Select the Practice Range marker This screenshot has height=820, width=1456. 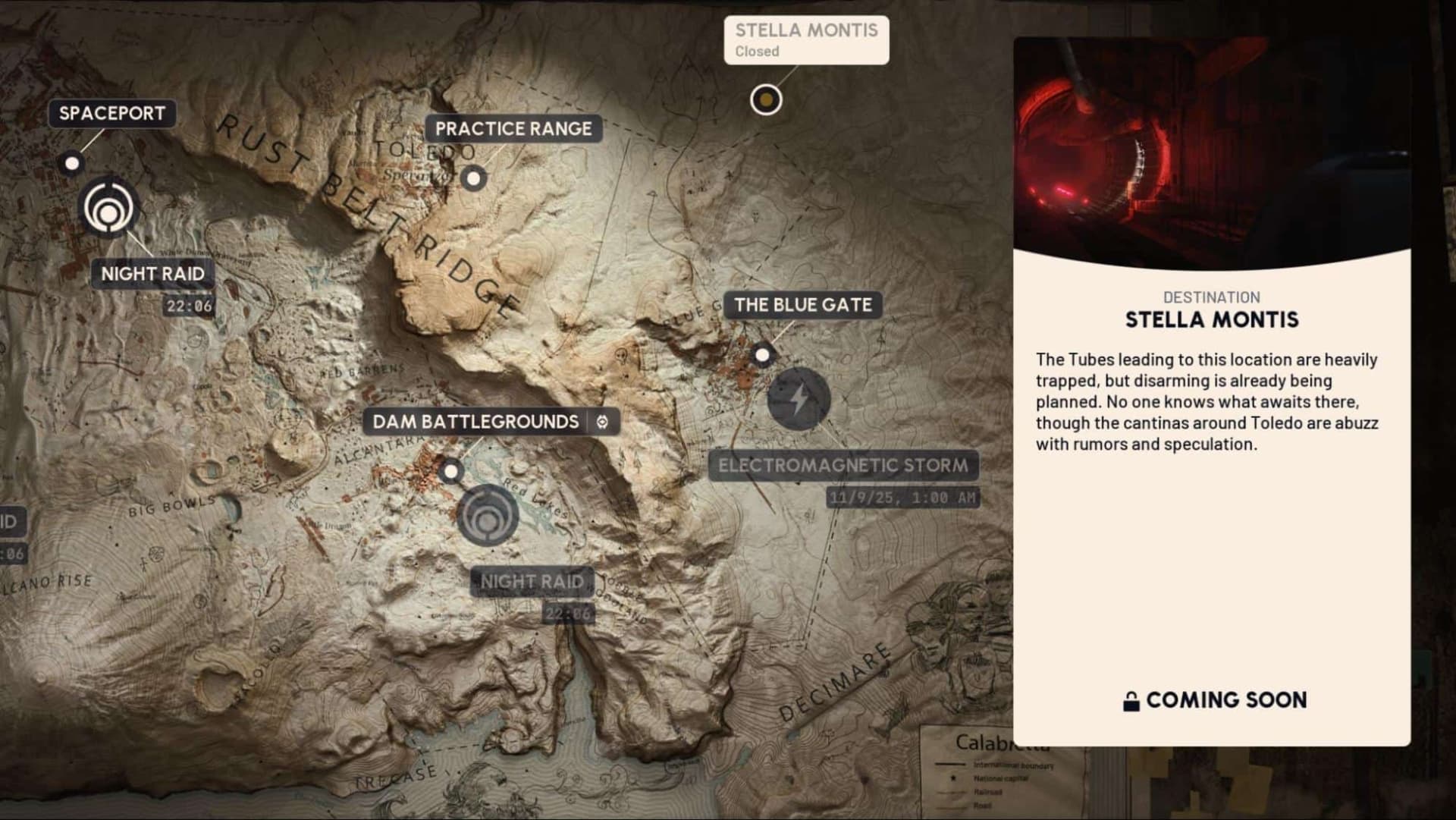pos(474,179)
